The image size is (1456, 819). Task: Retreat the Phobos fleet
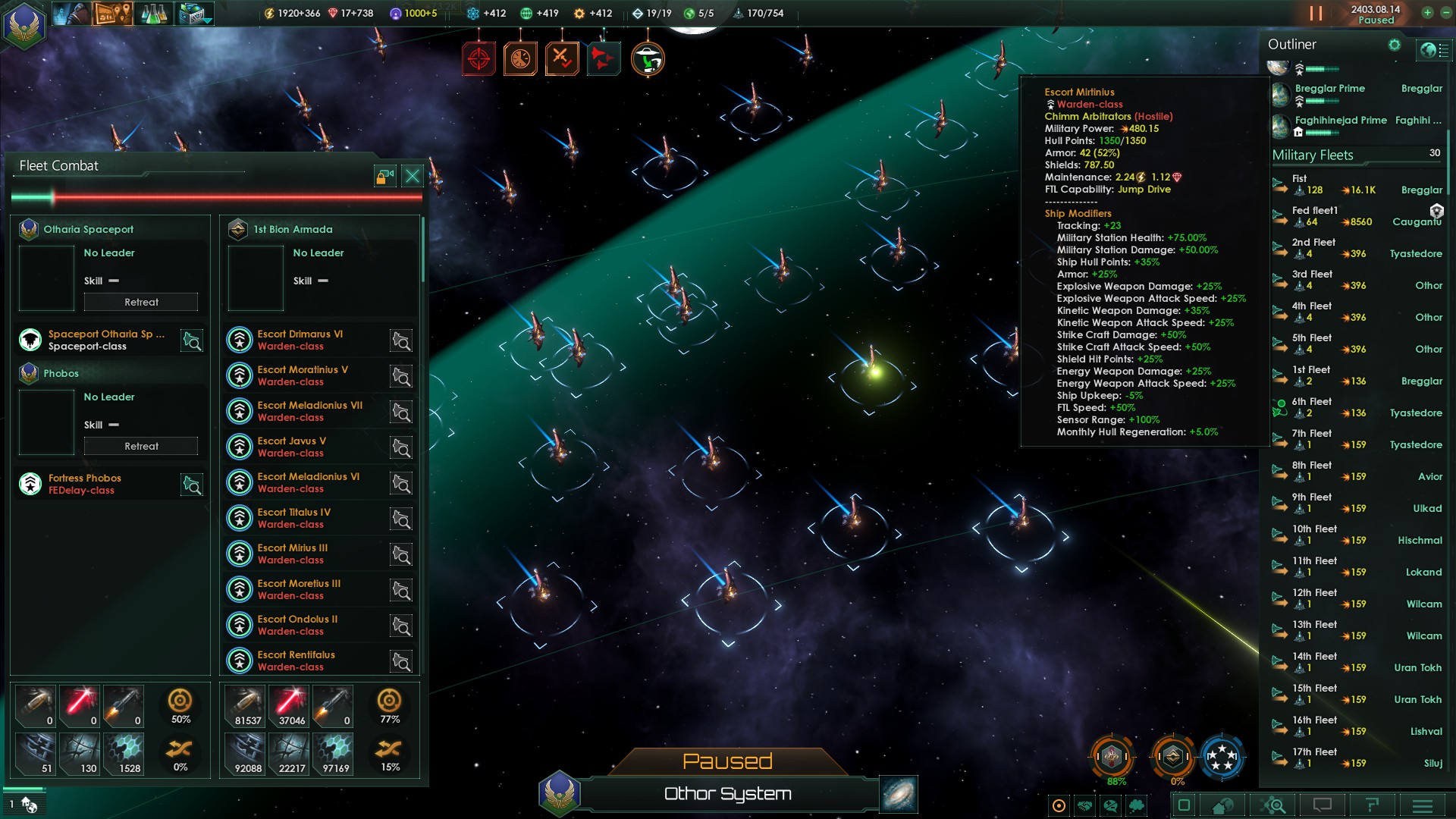[x=141, y=446]
